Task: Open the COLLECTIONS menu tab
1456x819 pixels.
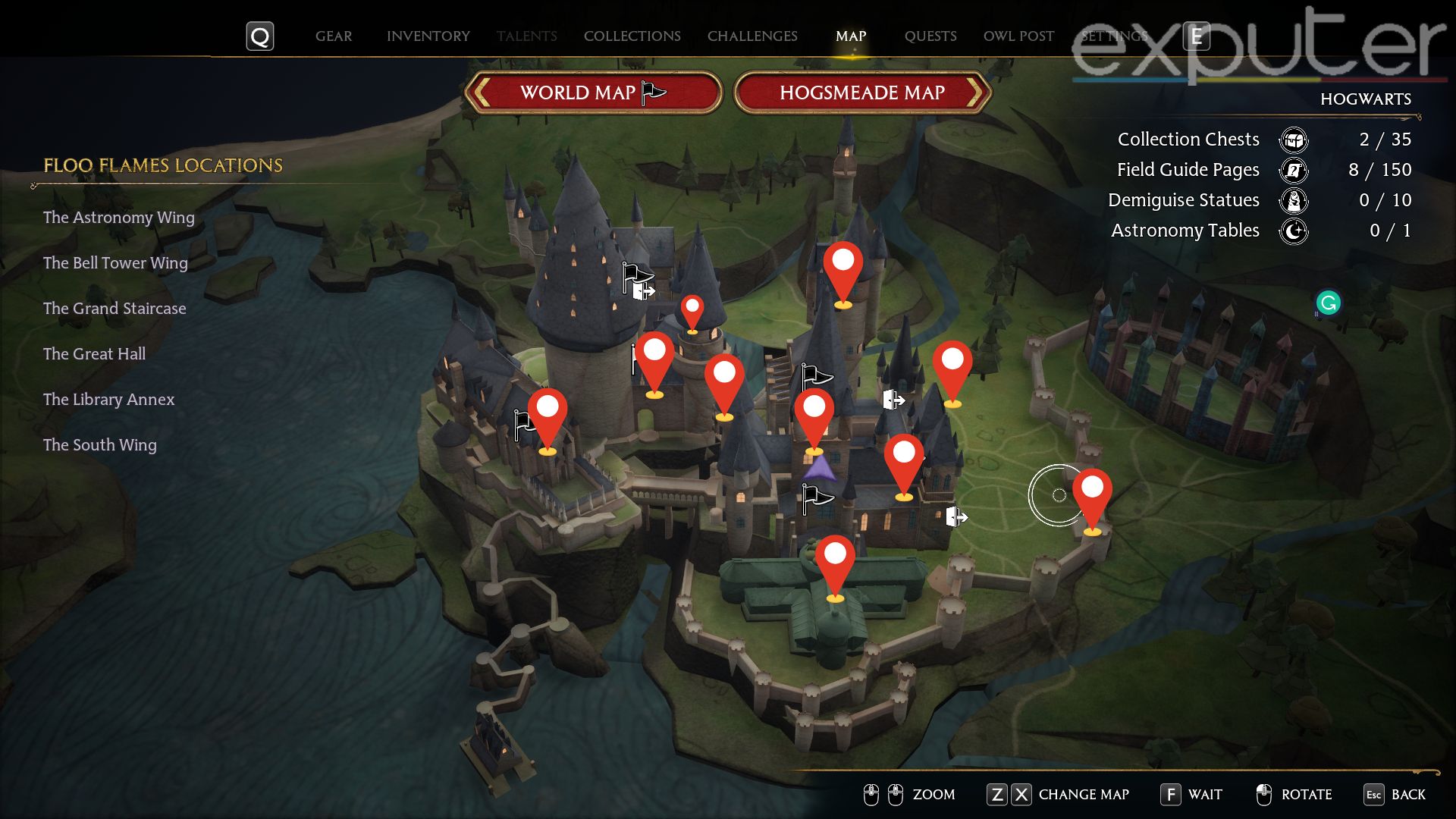Action: (x=632, y=36)
